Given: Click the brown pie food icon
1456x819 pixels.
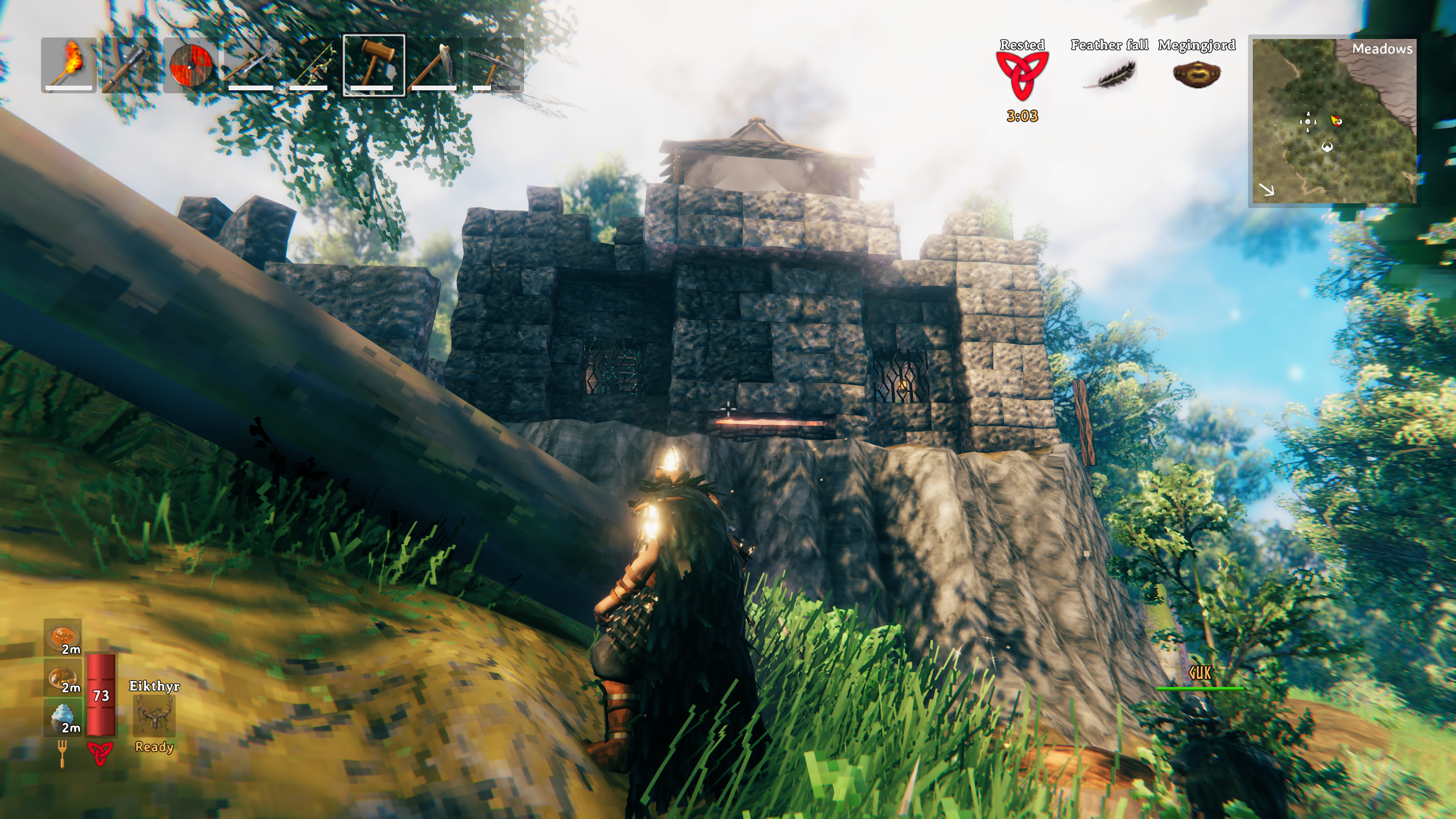Looking at the screenshot, I should point(63,677).
